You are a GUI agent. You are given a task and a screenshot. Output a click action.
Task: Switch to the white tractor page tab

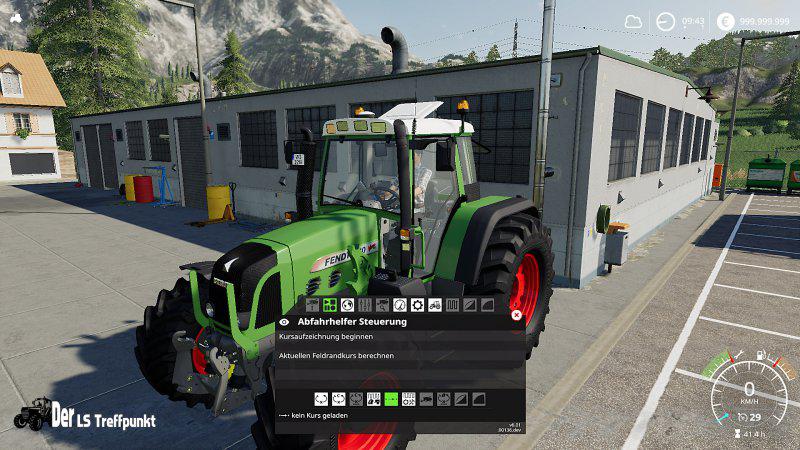point(435,304)
